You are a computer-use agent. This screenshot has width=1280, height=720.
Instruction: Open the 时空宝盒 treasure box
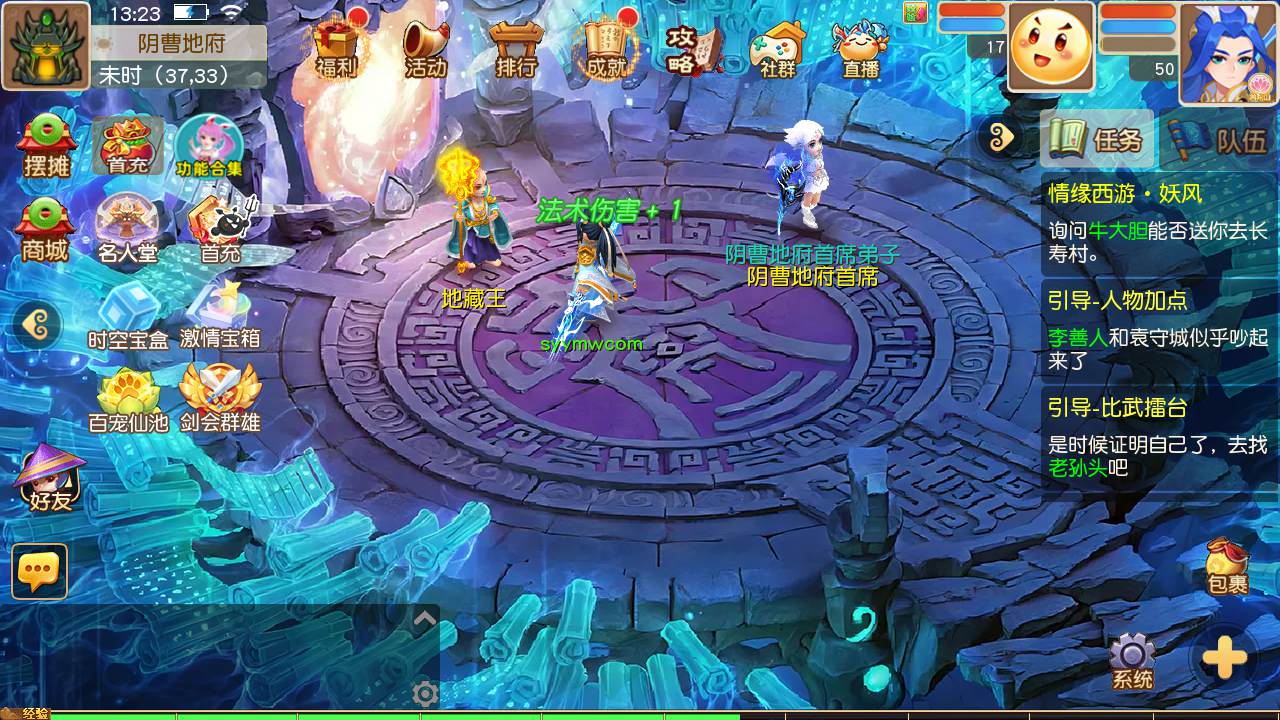[x=128, y=314]
